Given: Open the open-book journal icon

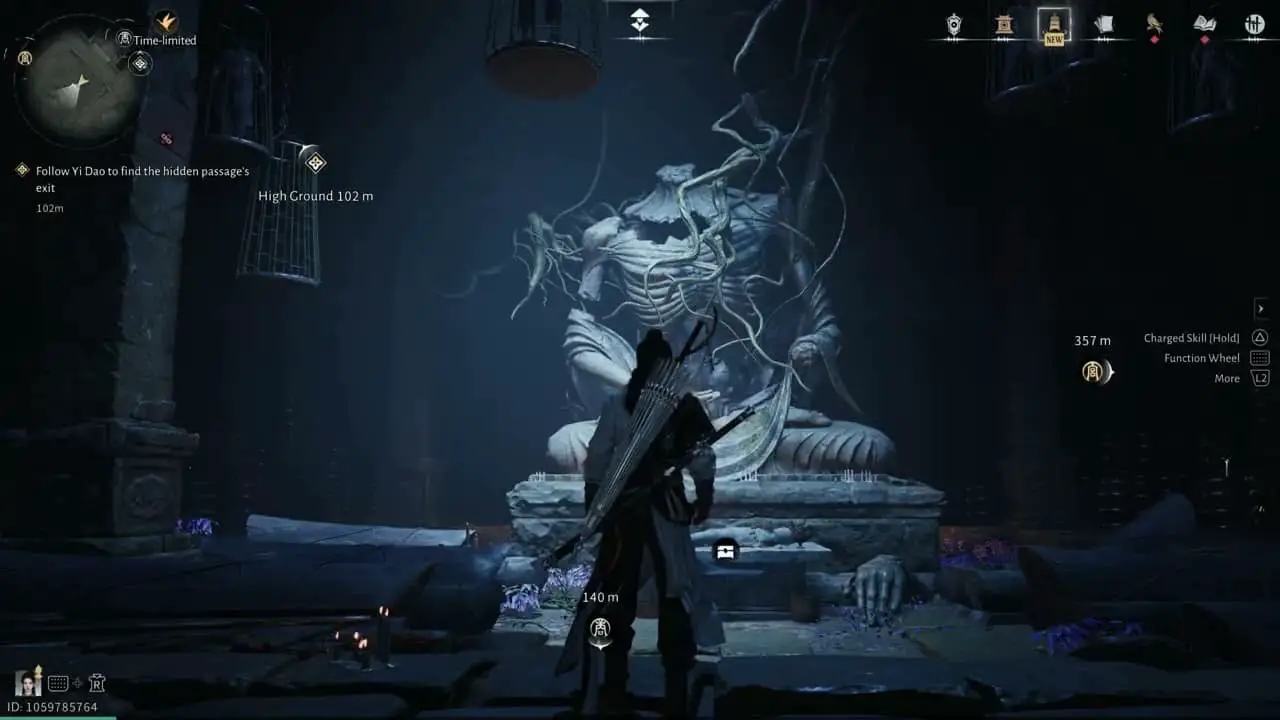Looking at the screenshot, I should [x=1204, y=24].
